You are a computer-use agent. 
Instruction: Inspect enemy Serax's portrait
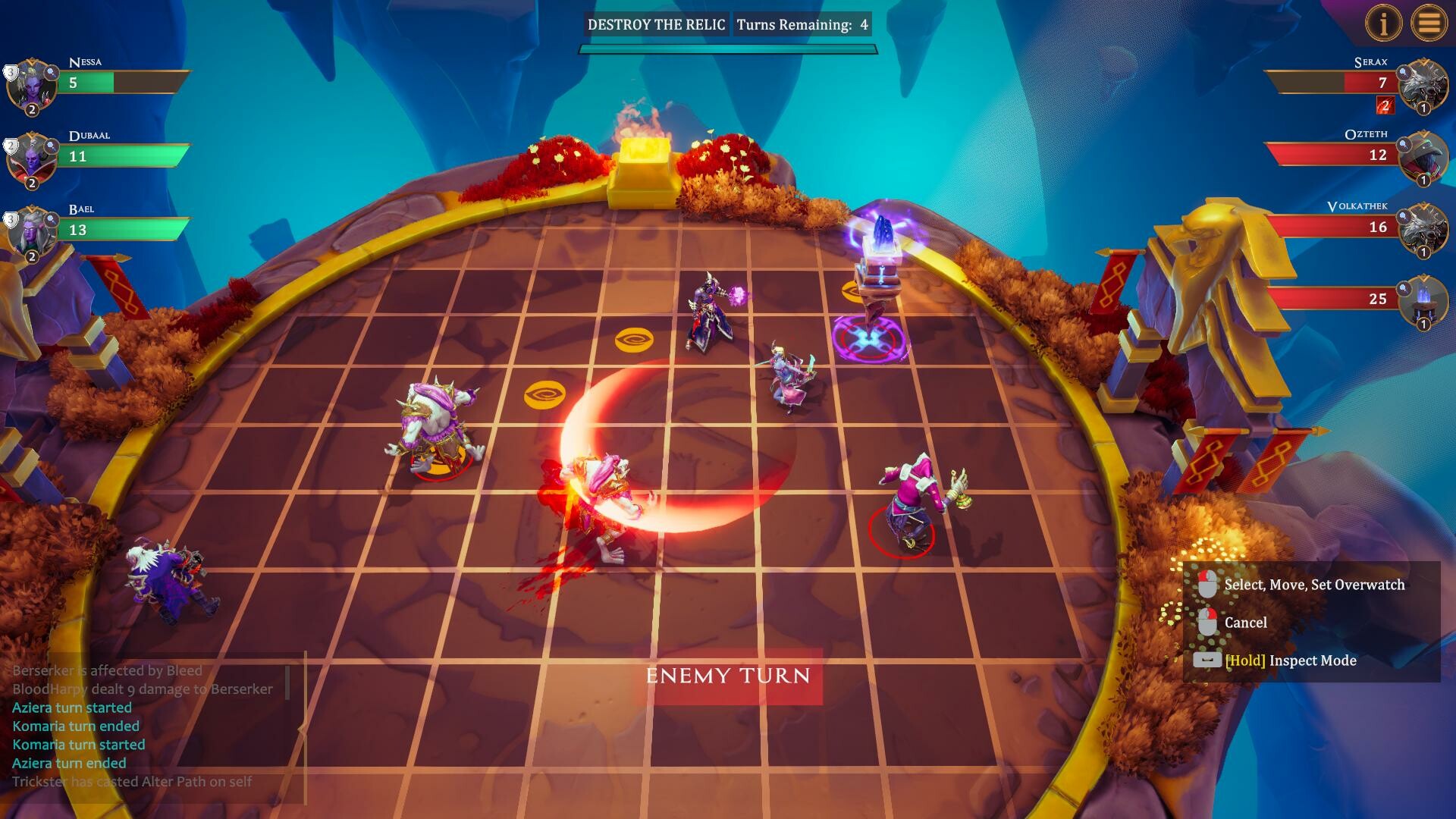pos(1423,85)
